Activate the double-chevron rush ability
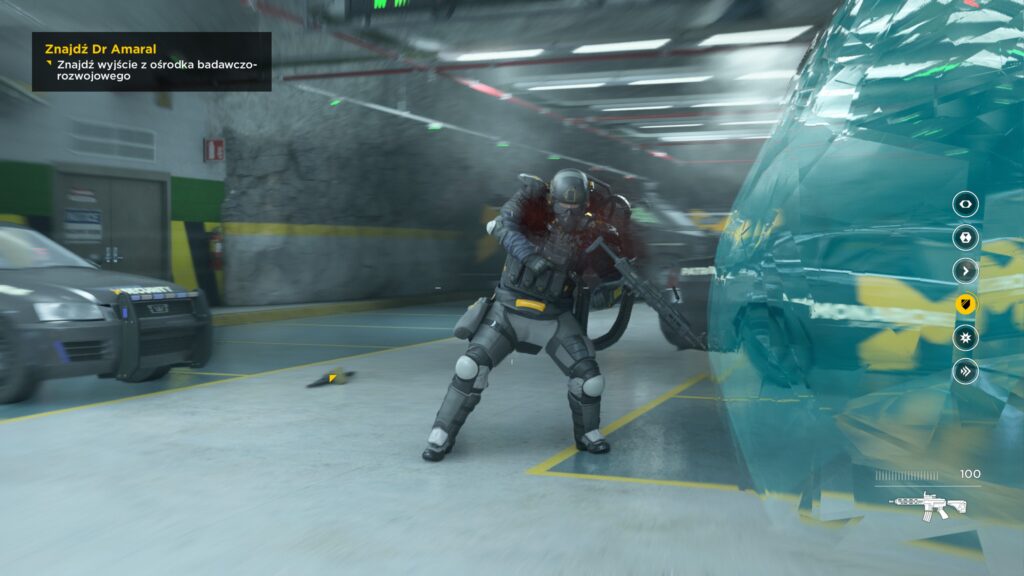 [x=965, y=371]
